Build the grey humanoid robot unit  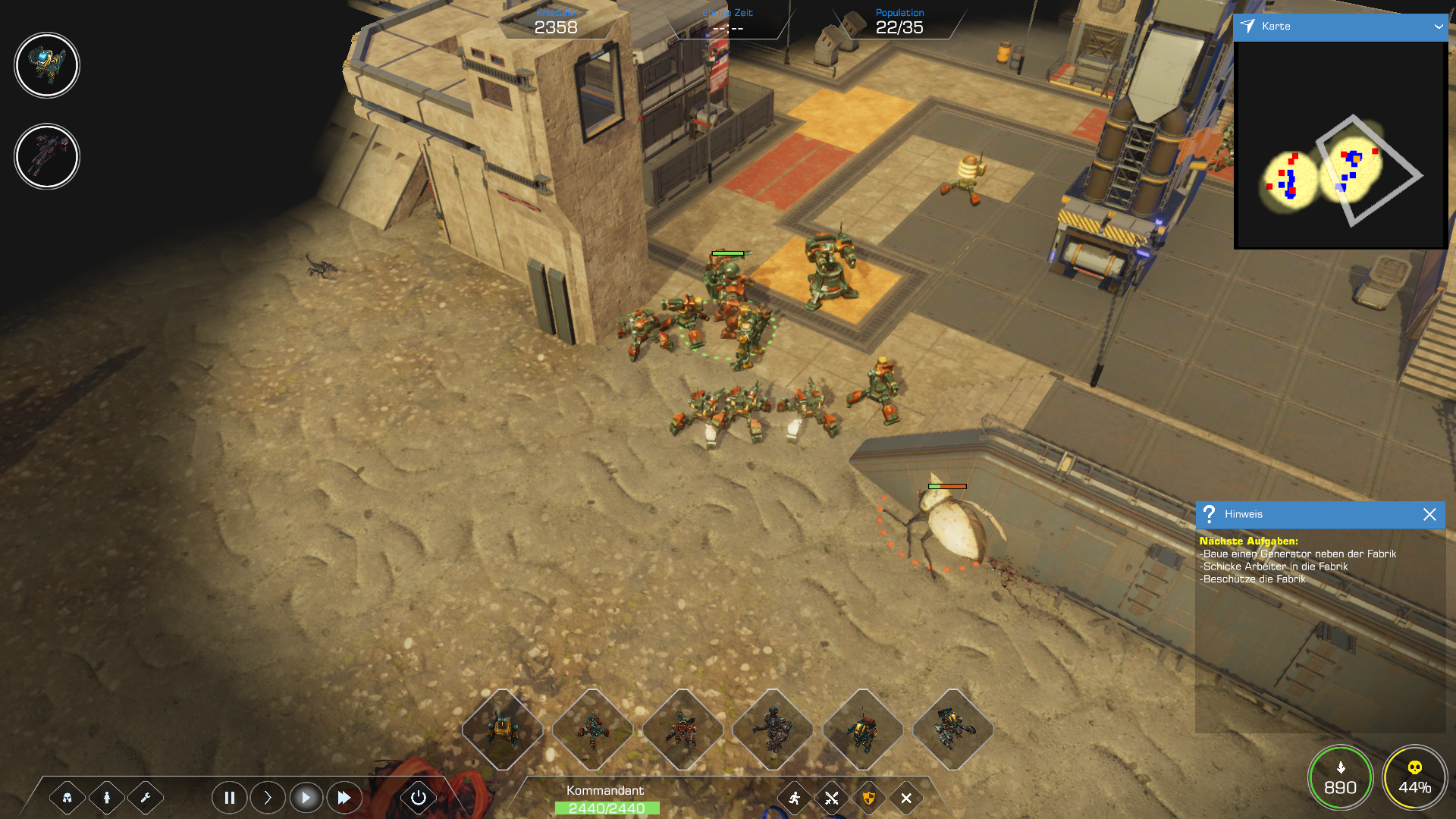773,730
